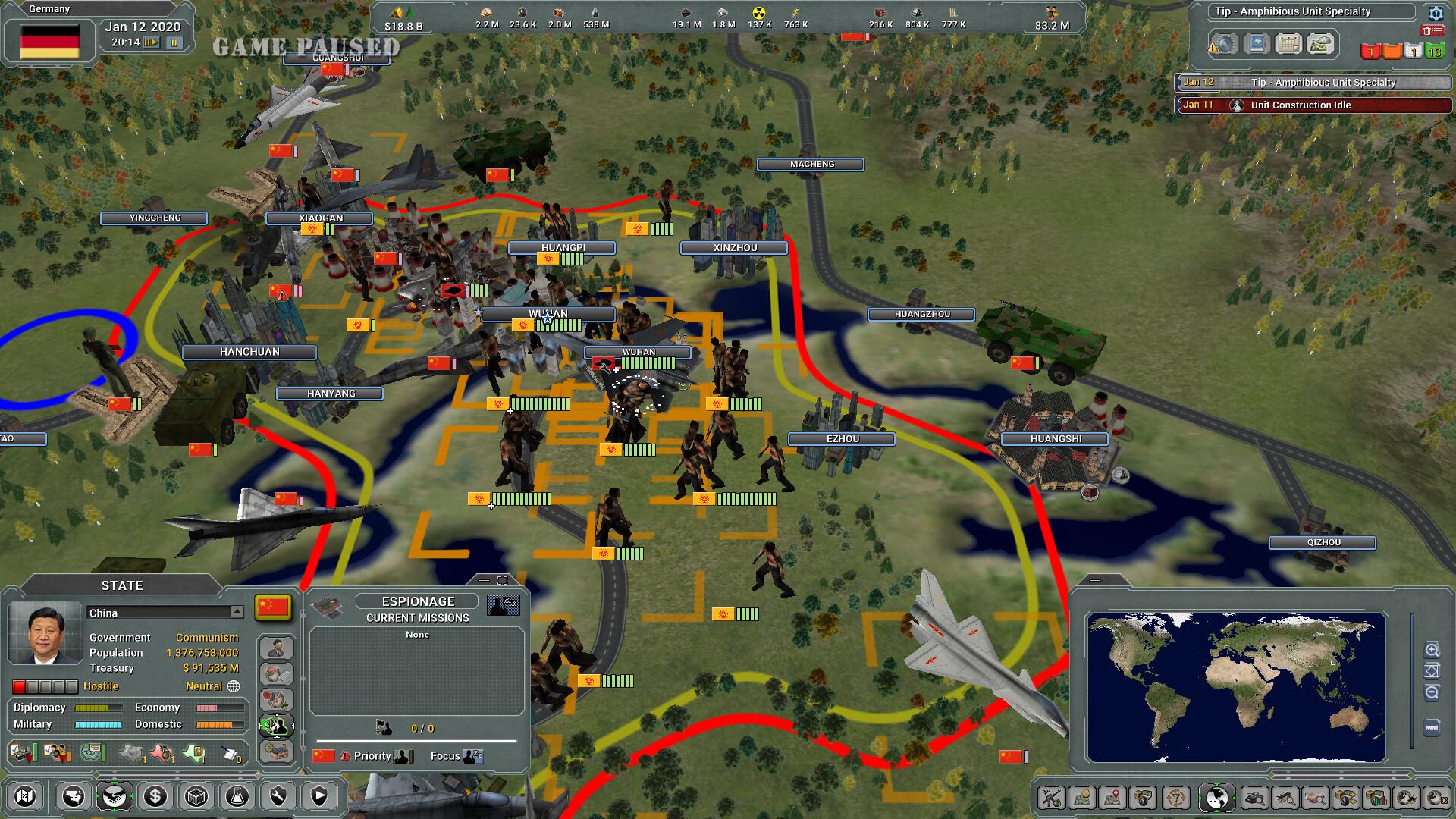
Task: Click the unit magnifier research icon bottom right
Action: point(1256,797)
